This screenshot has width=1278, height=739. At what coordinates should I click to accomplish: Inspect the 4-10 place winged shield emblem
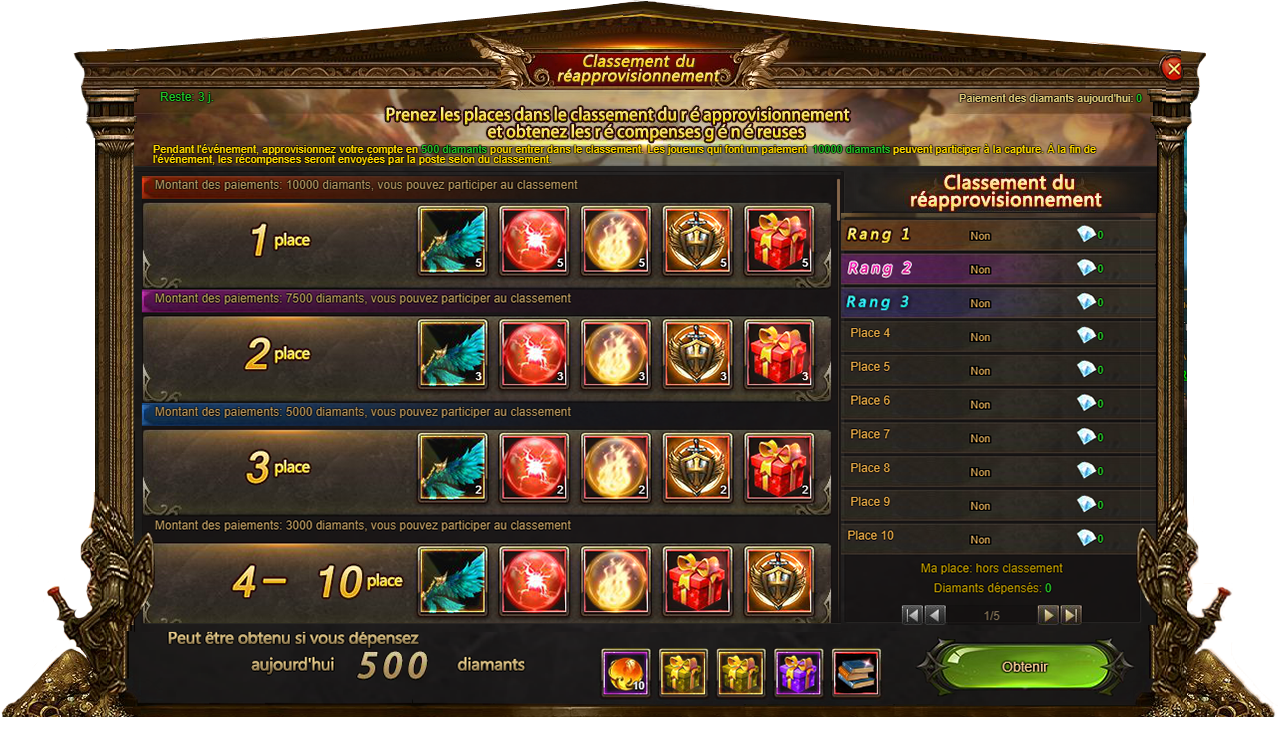point(780,580)
